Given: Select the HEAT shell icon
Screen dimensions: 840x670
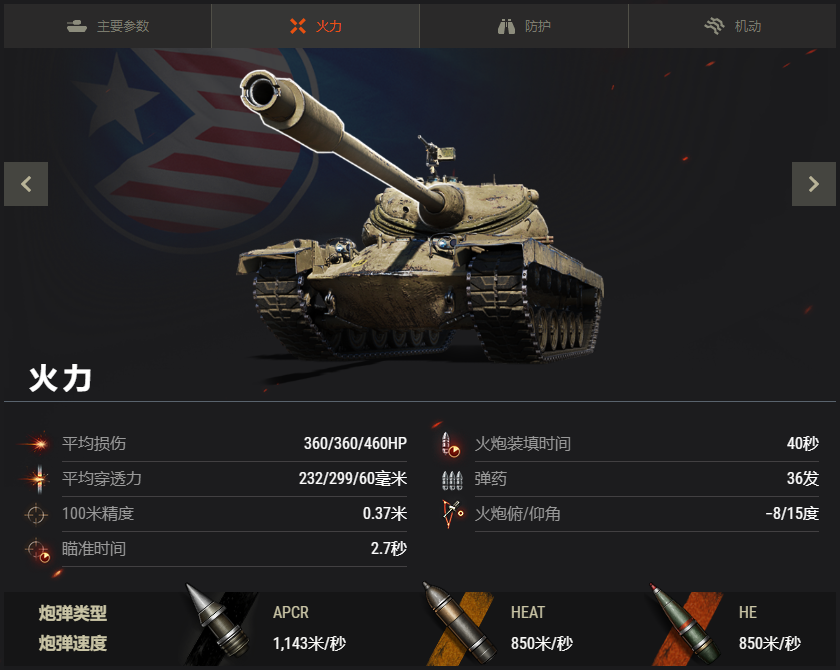Looking at the screenshot, I should point(459,626).
